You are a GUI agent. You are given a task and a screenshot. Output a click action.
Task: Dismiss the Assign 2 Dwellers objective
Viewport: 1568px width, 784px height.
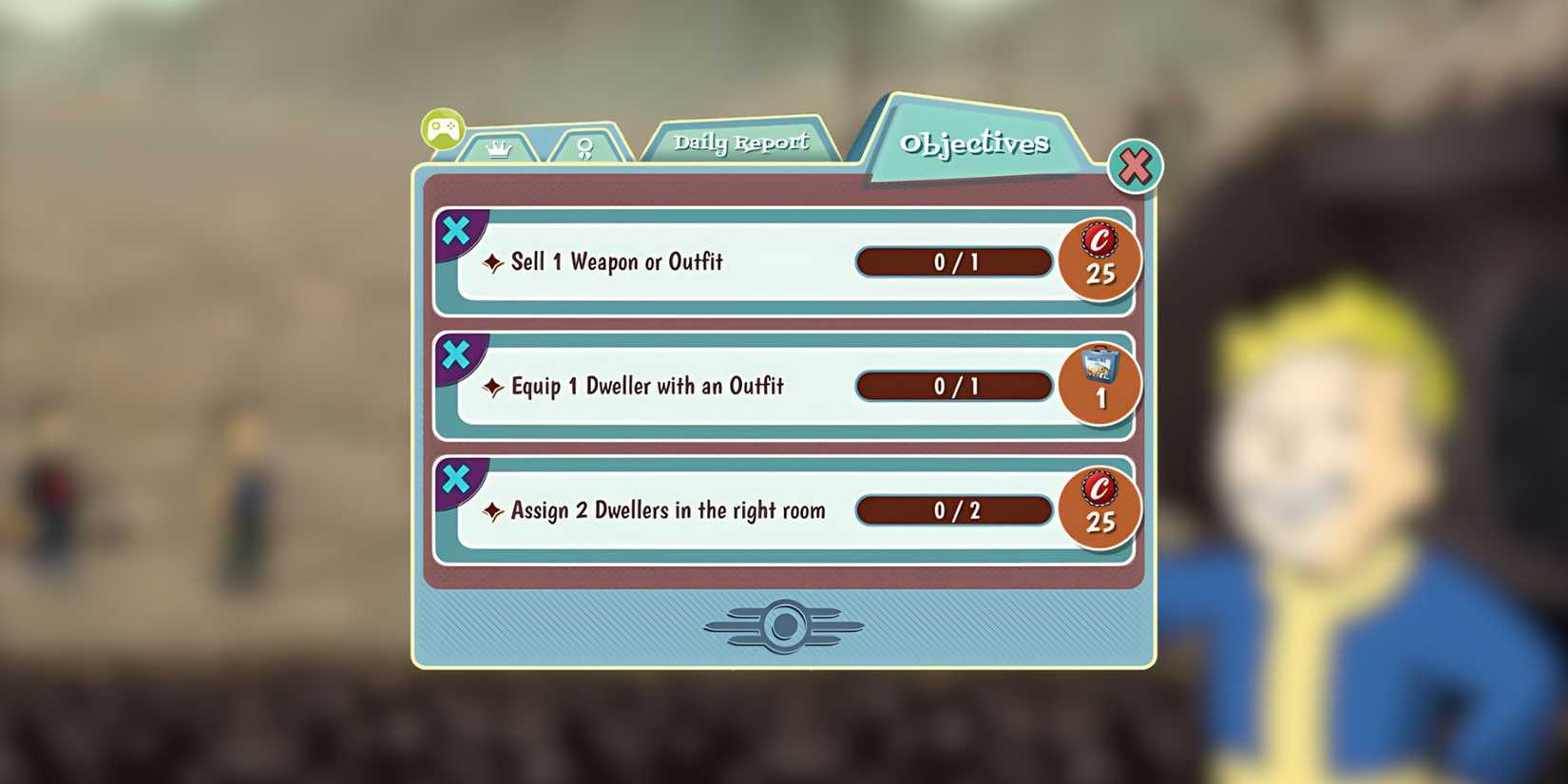point(457,479)
